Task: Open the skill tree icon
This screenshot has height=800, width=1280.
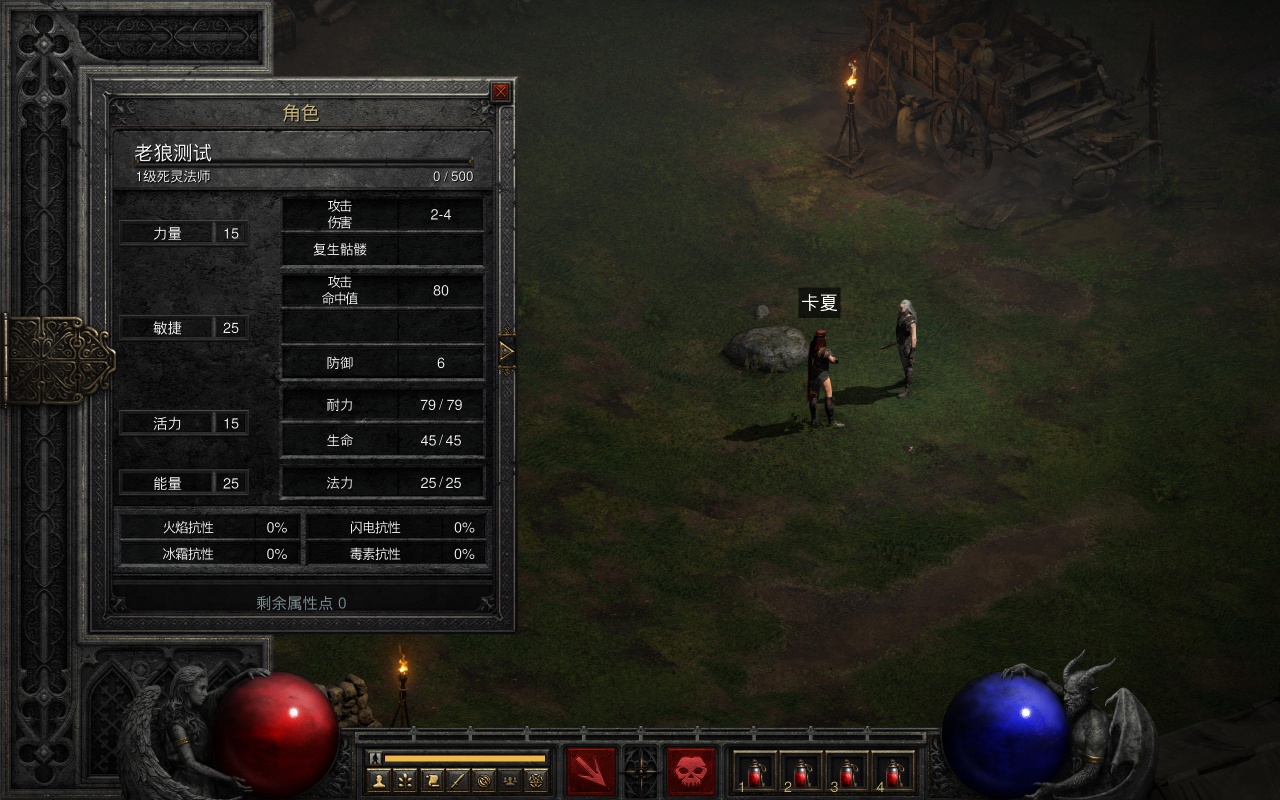Action: (405, 780)
